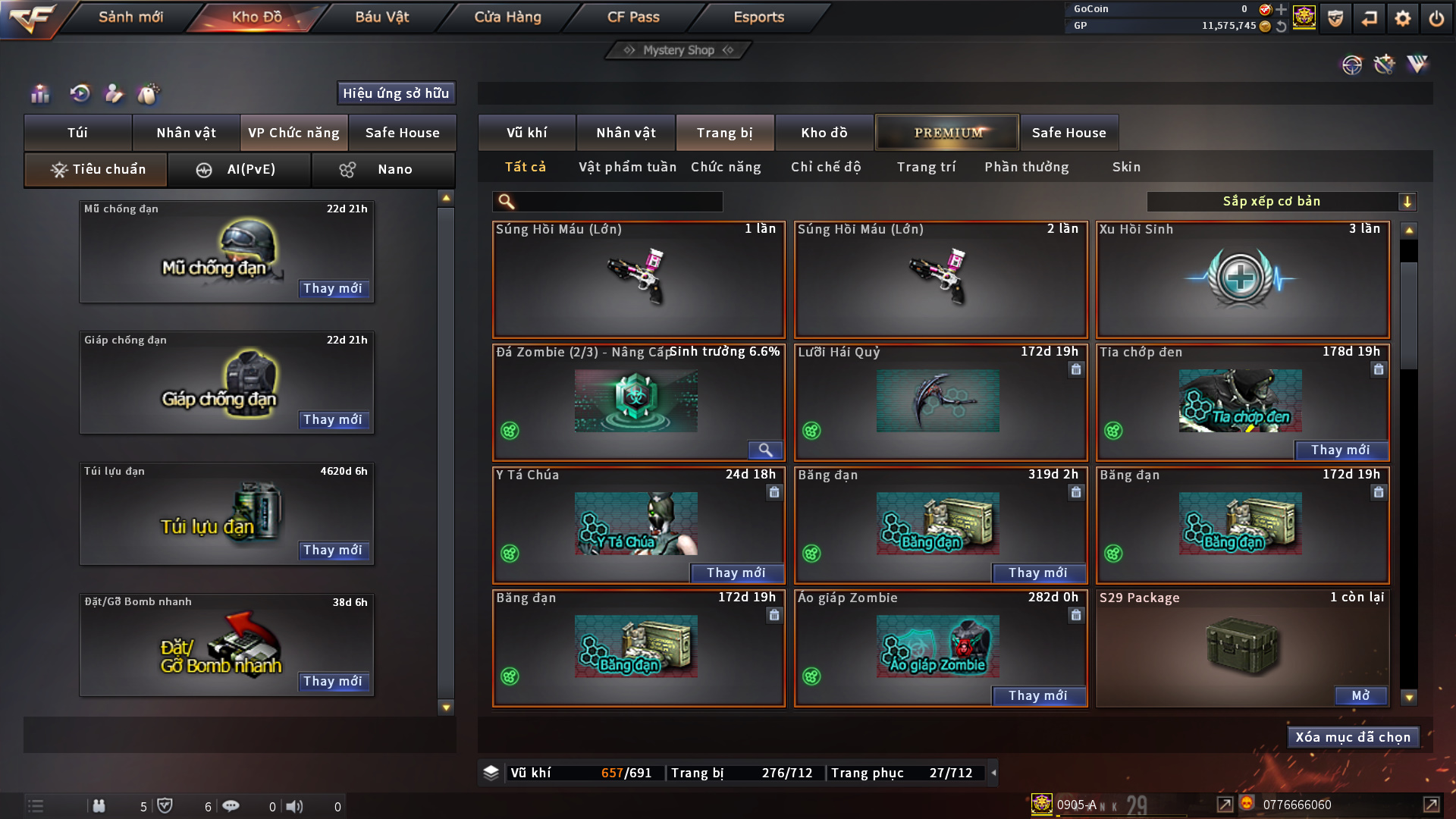This screenshot has width=1456, height=819.
Task: Switch to the Báu Vật tab
Action: 381,17
